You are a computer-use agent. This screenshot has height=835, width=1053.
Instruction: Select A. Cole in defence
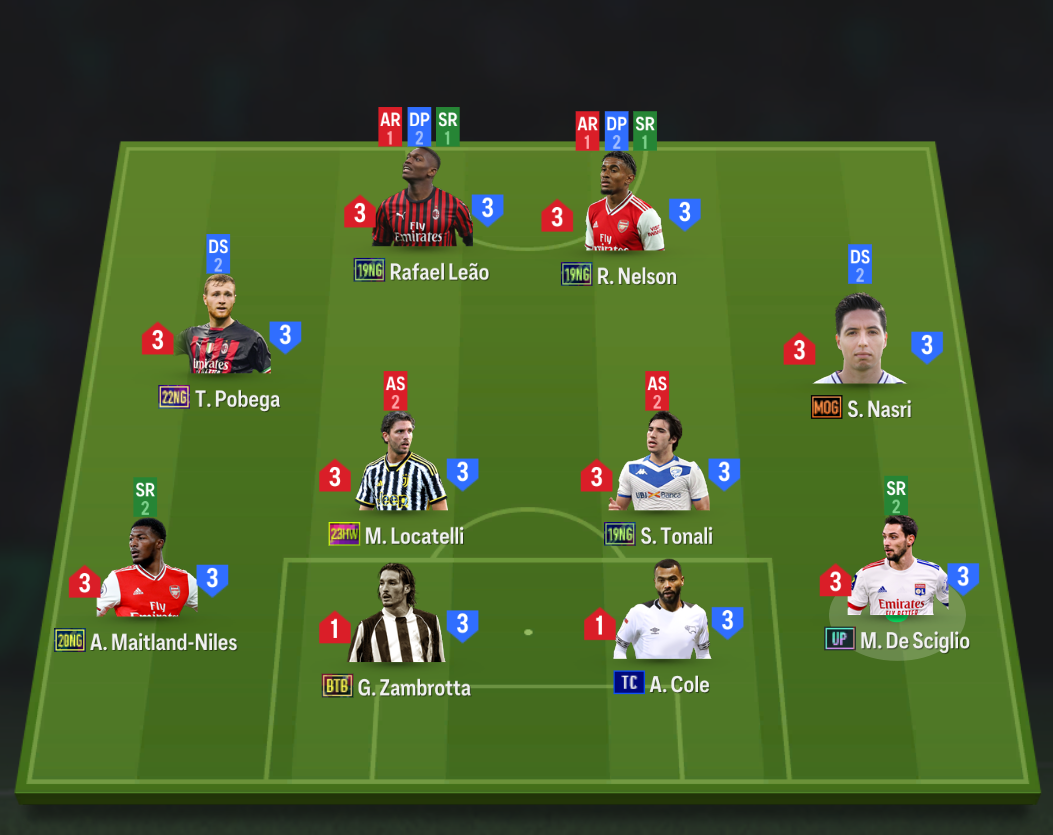(662, 614)
